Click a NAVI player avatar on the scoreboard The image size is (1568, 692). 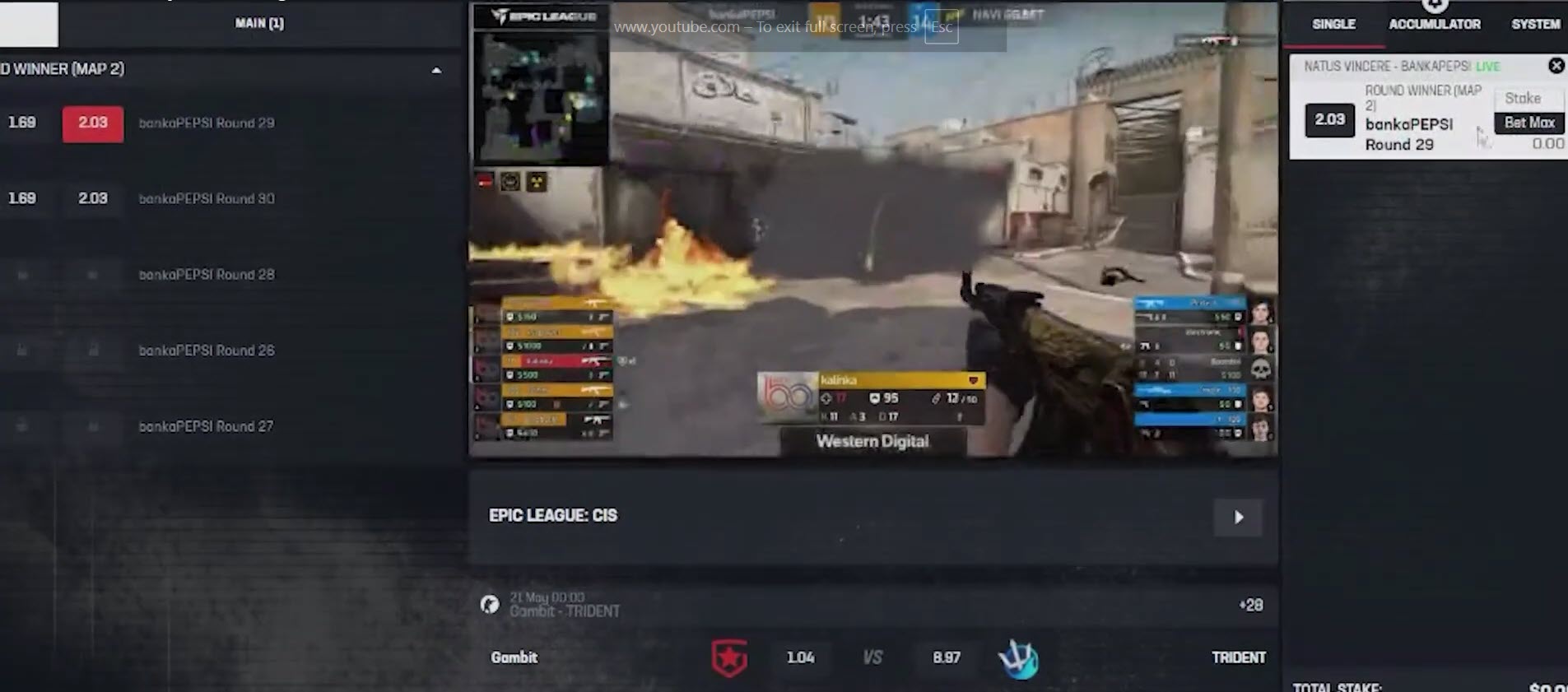tap(1259, 313)
